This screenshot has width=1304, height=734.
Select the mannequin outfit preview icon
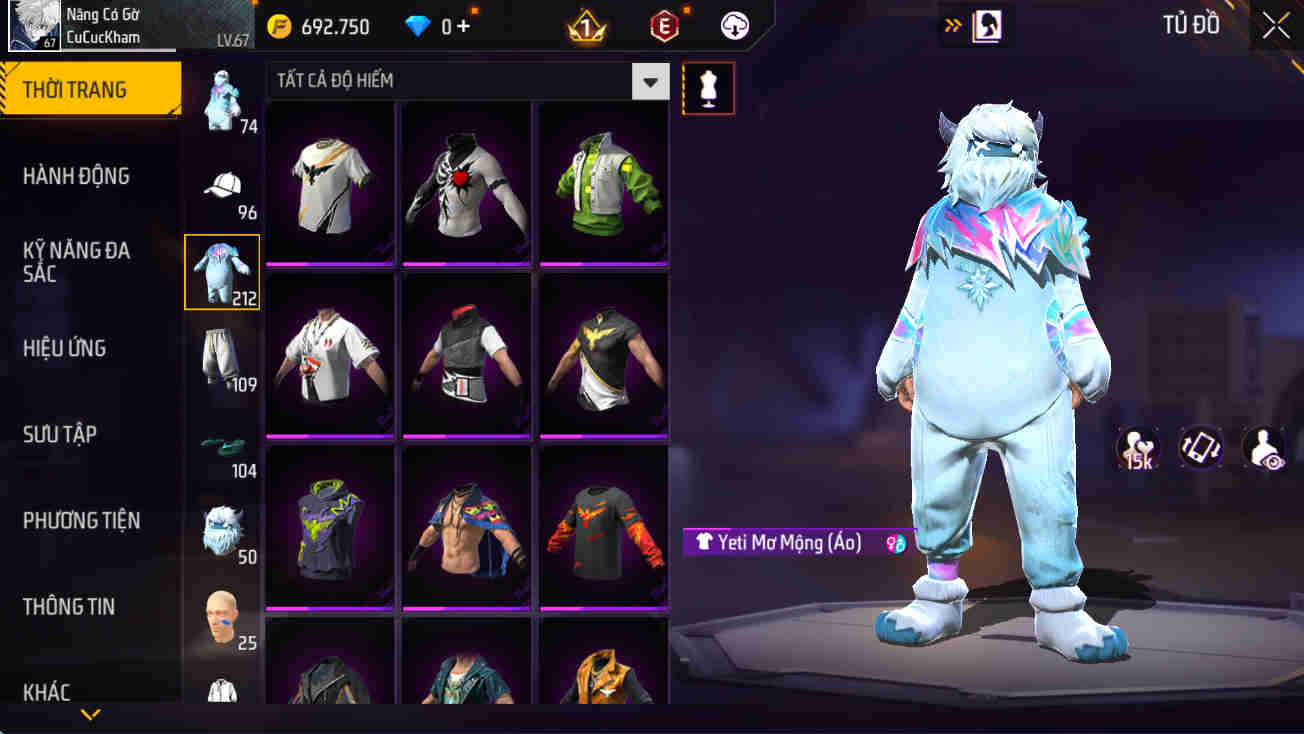coord(708,88)
